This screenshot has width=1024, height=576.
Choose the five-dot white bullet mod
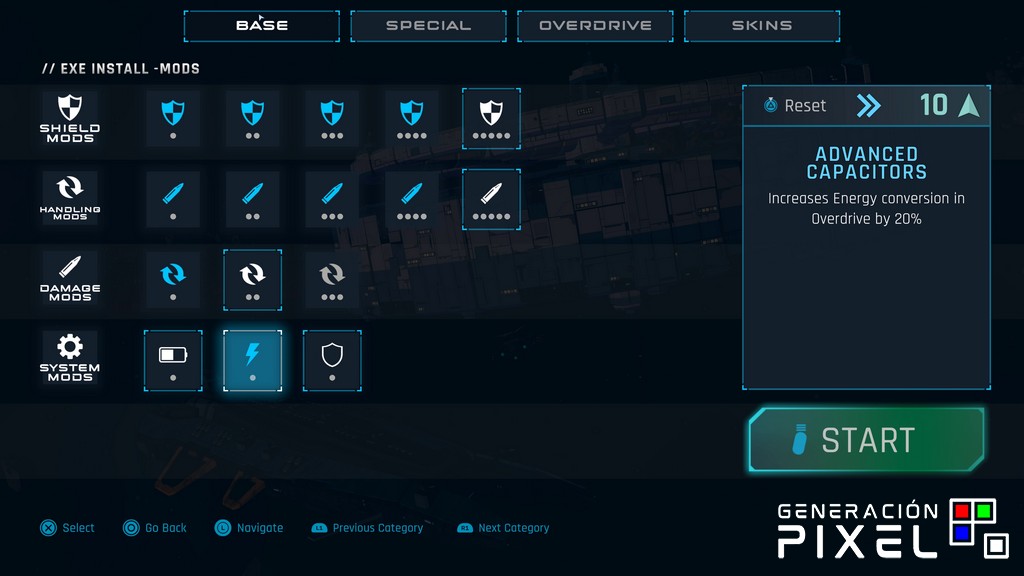[x=491, y=198]
